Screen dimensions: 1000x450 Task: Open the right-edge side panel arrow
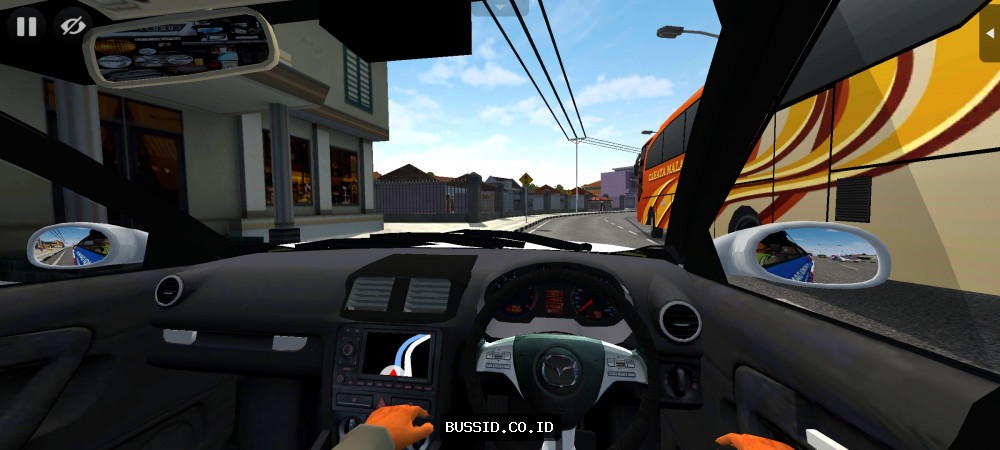(x=989, y=40)
